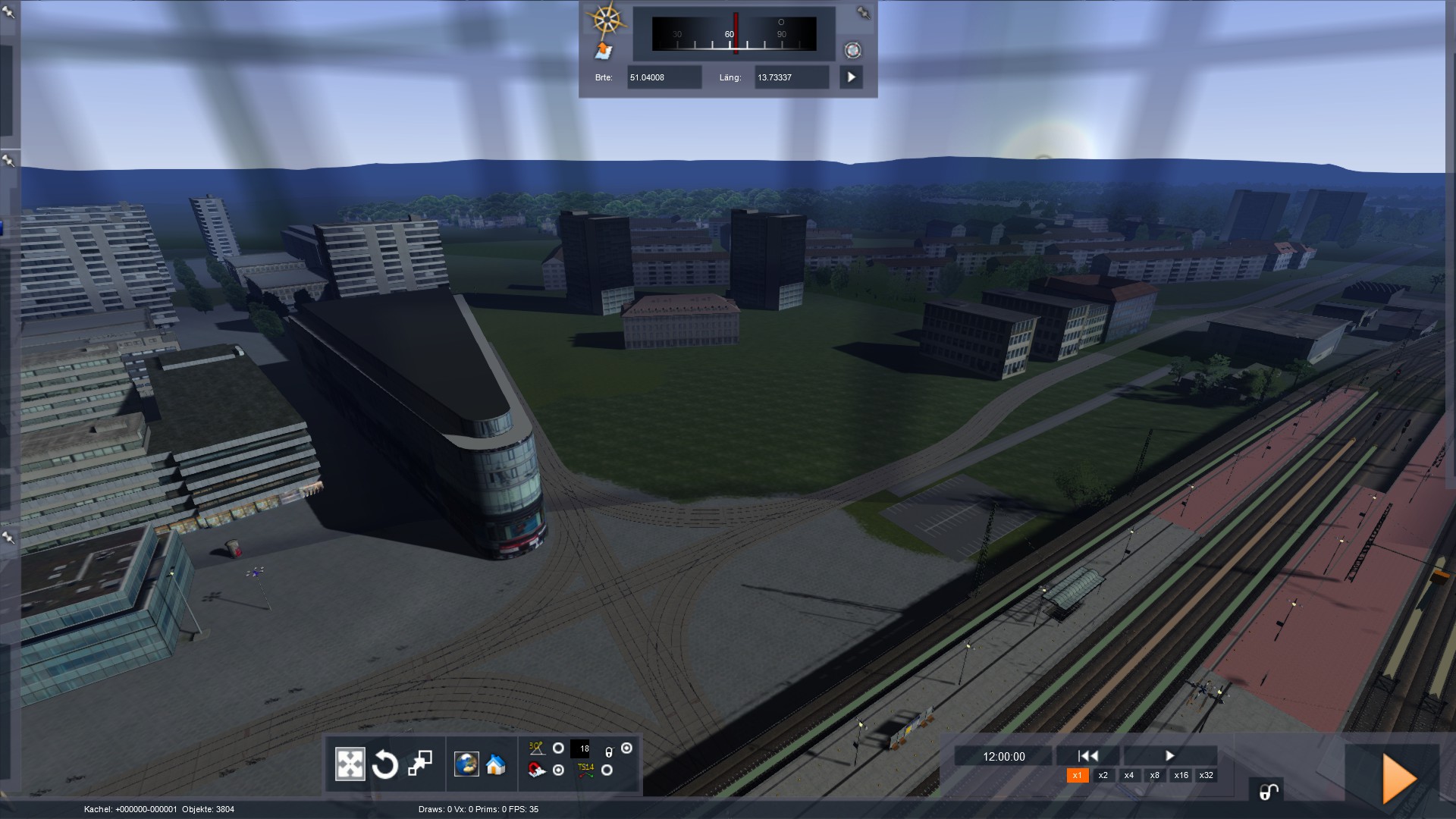Click the map marker with orange arrow icon

604,52
